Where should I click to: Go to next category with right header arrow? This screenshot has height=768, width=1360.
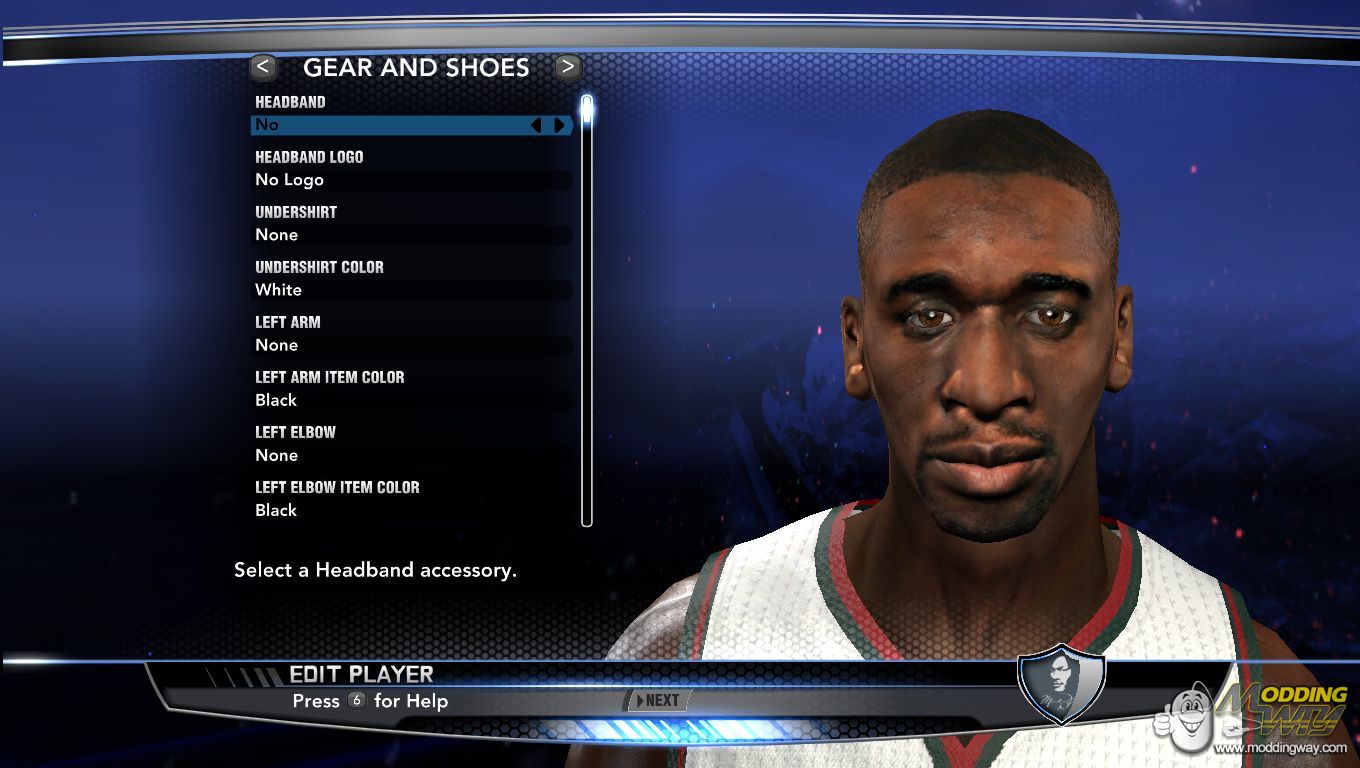(x=568, y=67)
